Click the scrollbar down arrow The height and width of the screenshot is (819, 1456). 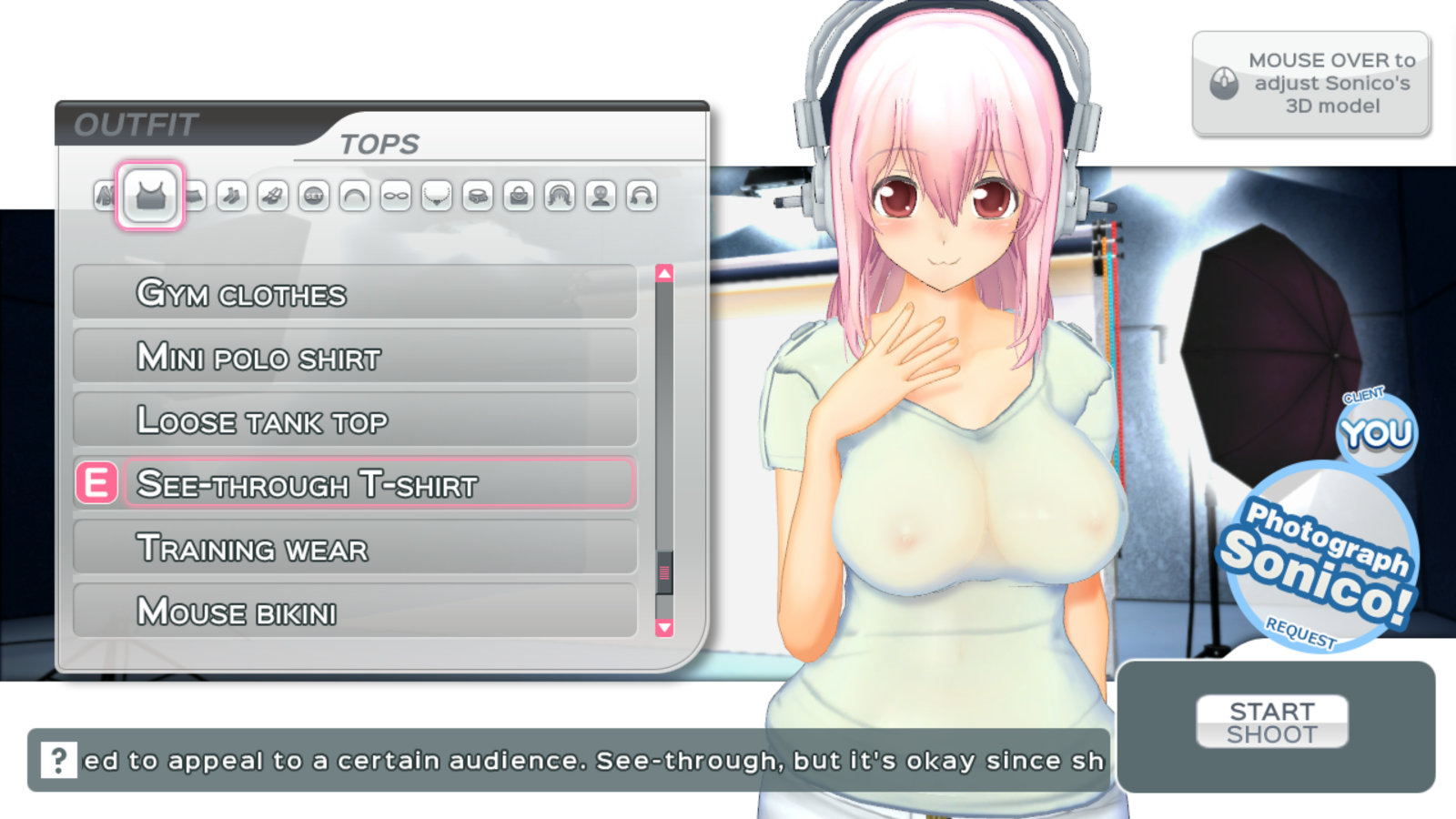tap(664, 627)
